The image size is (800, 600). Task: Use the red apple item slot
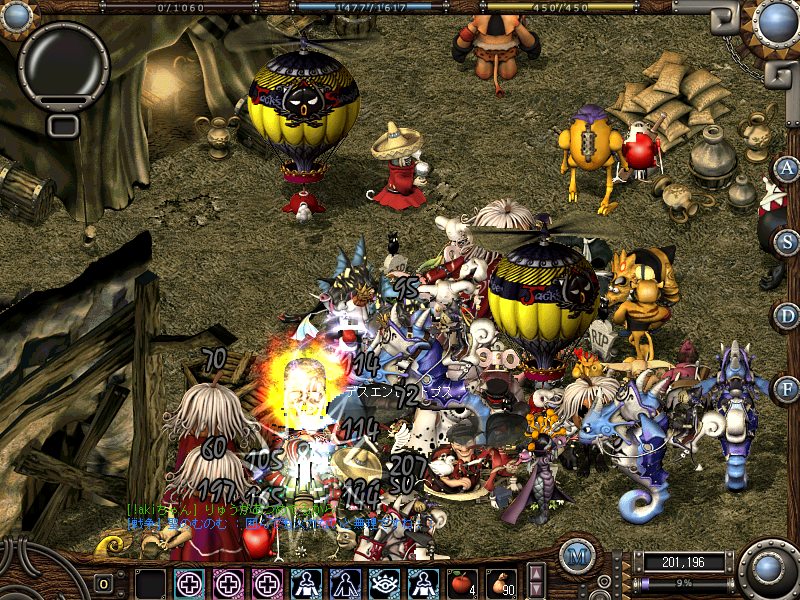coord(461,582)
